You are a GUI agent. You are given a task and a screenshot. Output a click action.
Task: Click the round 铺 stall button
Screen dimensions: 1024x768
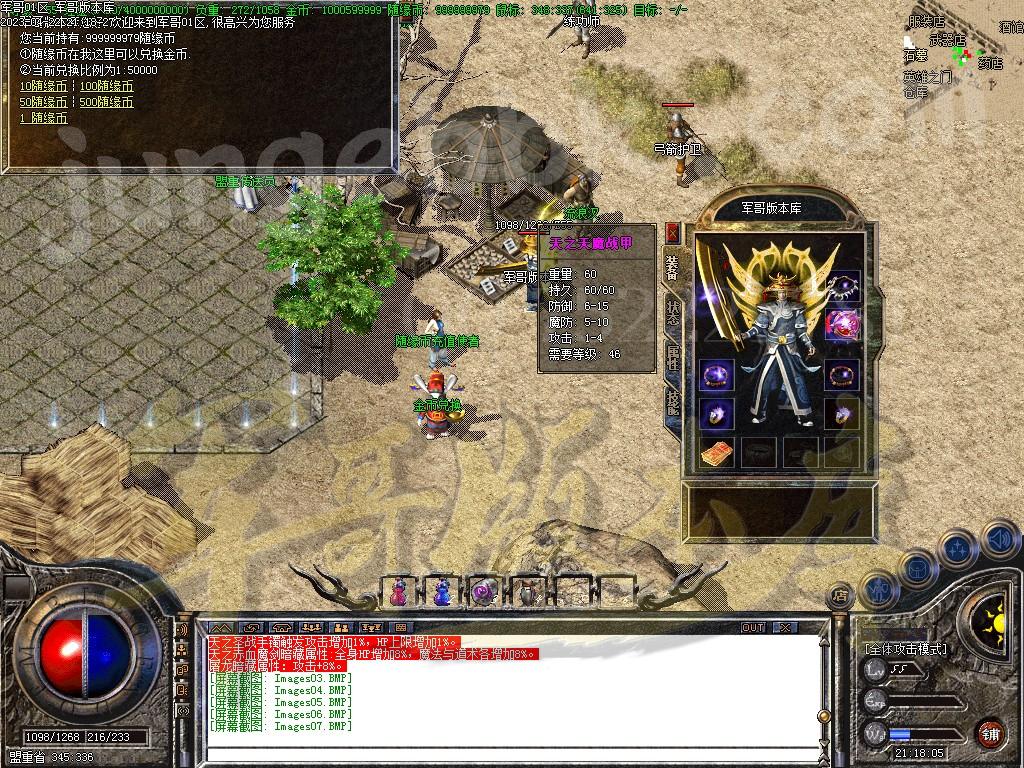click(989, 733)
